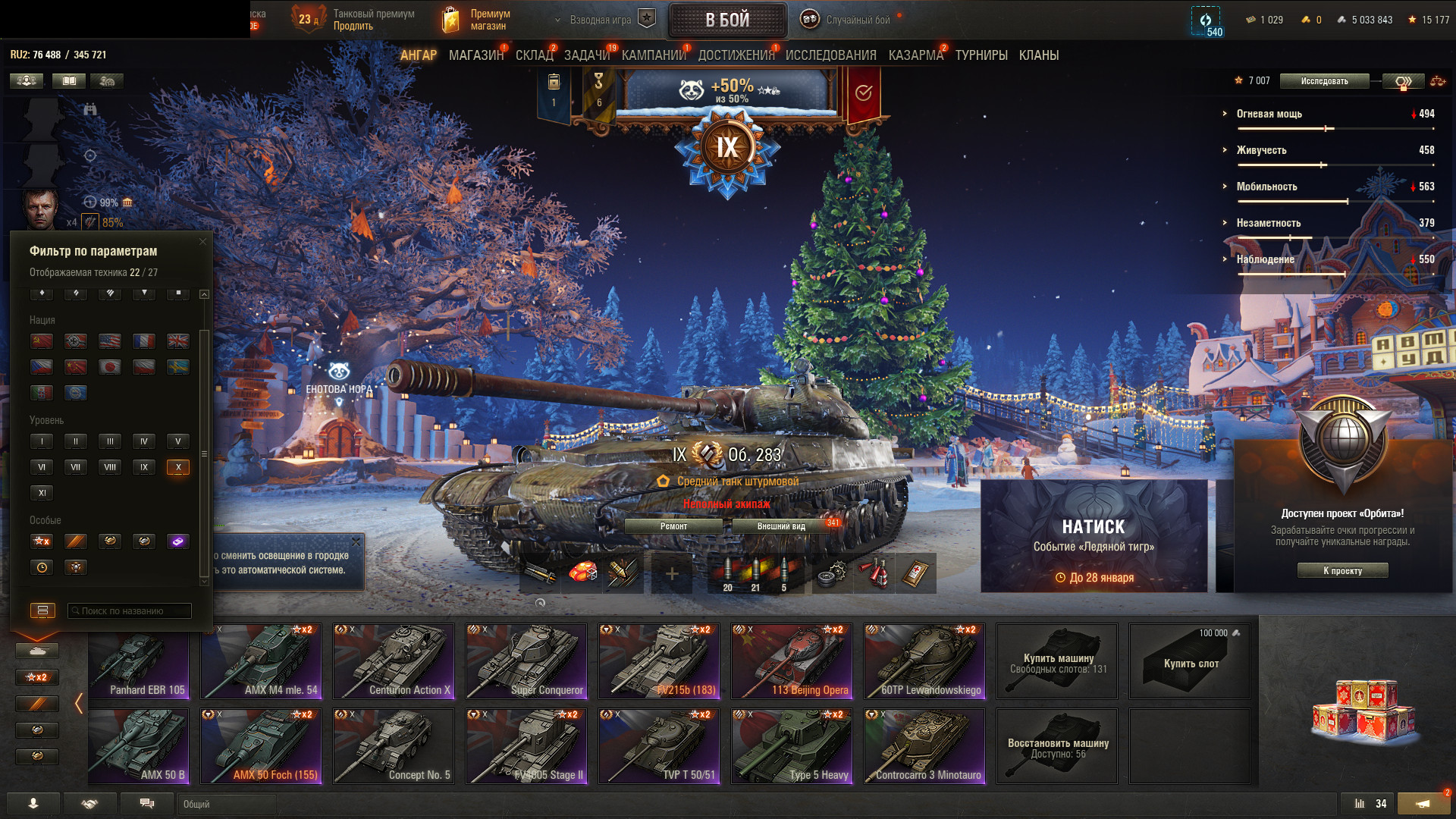This screenshot has height=819, width=1456.
Task: Select the Controcarro 3 Minotauro tank
Action: point(925,746)
